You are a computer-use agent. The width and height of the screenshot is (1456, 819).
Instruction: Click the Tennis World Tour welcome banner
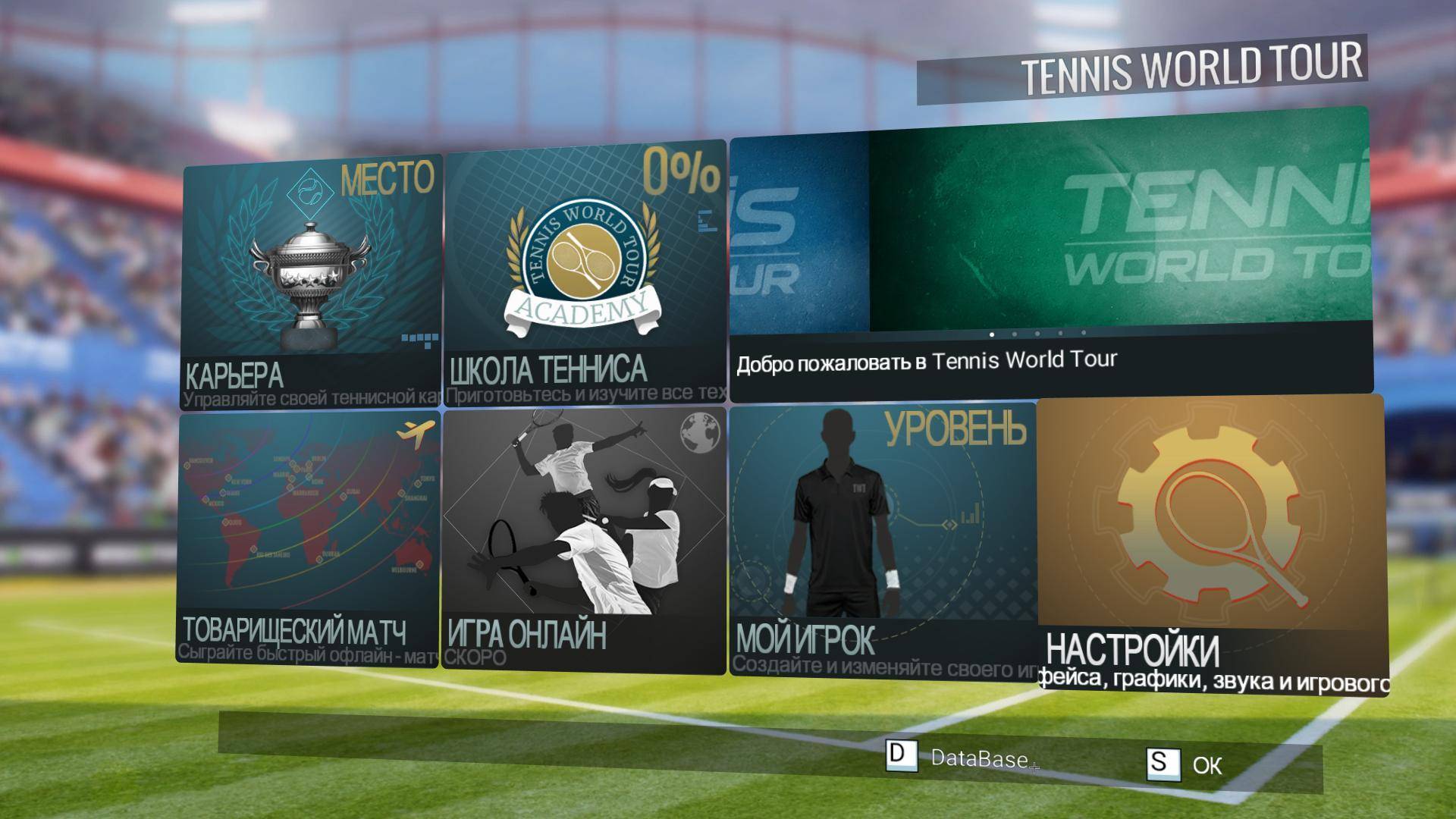point(1050,254)
